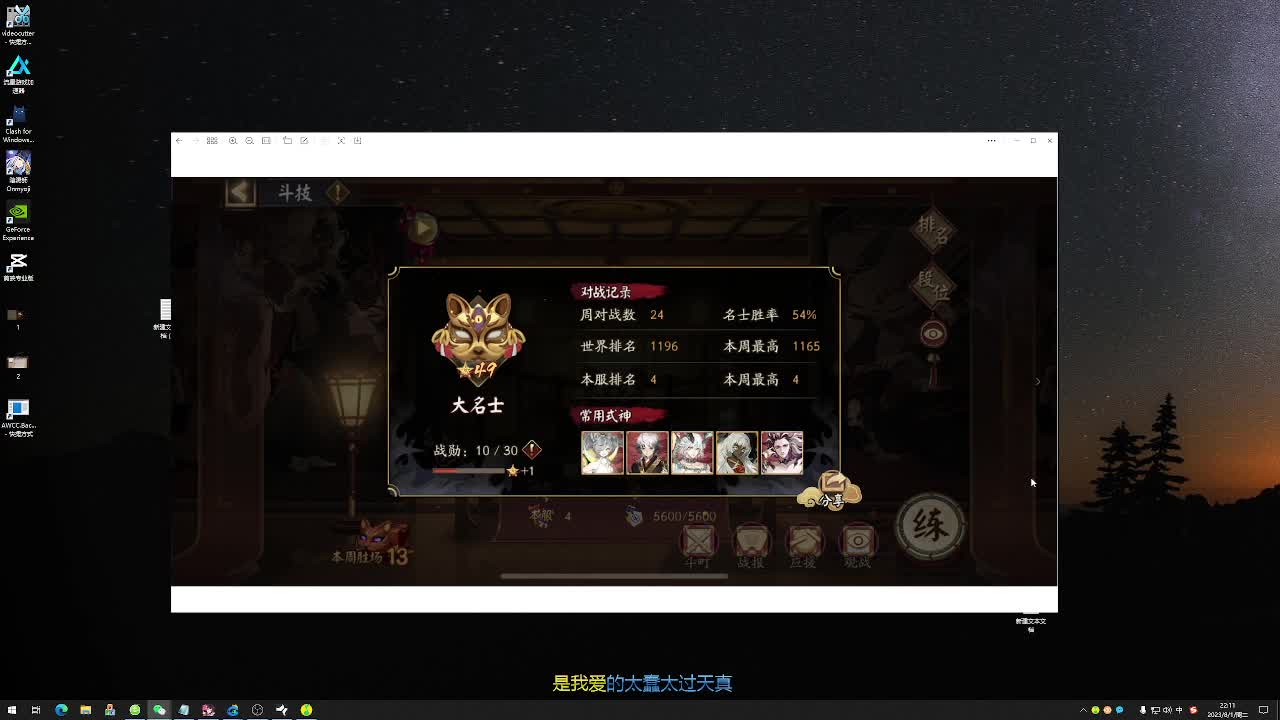Open the ellipsis menu in the window title bar
Screen dimensions: 1280x720
[x=991, y=141]
